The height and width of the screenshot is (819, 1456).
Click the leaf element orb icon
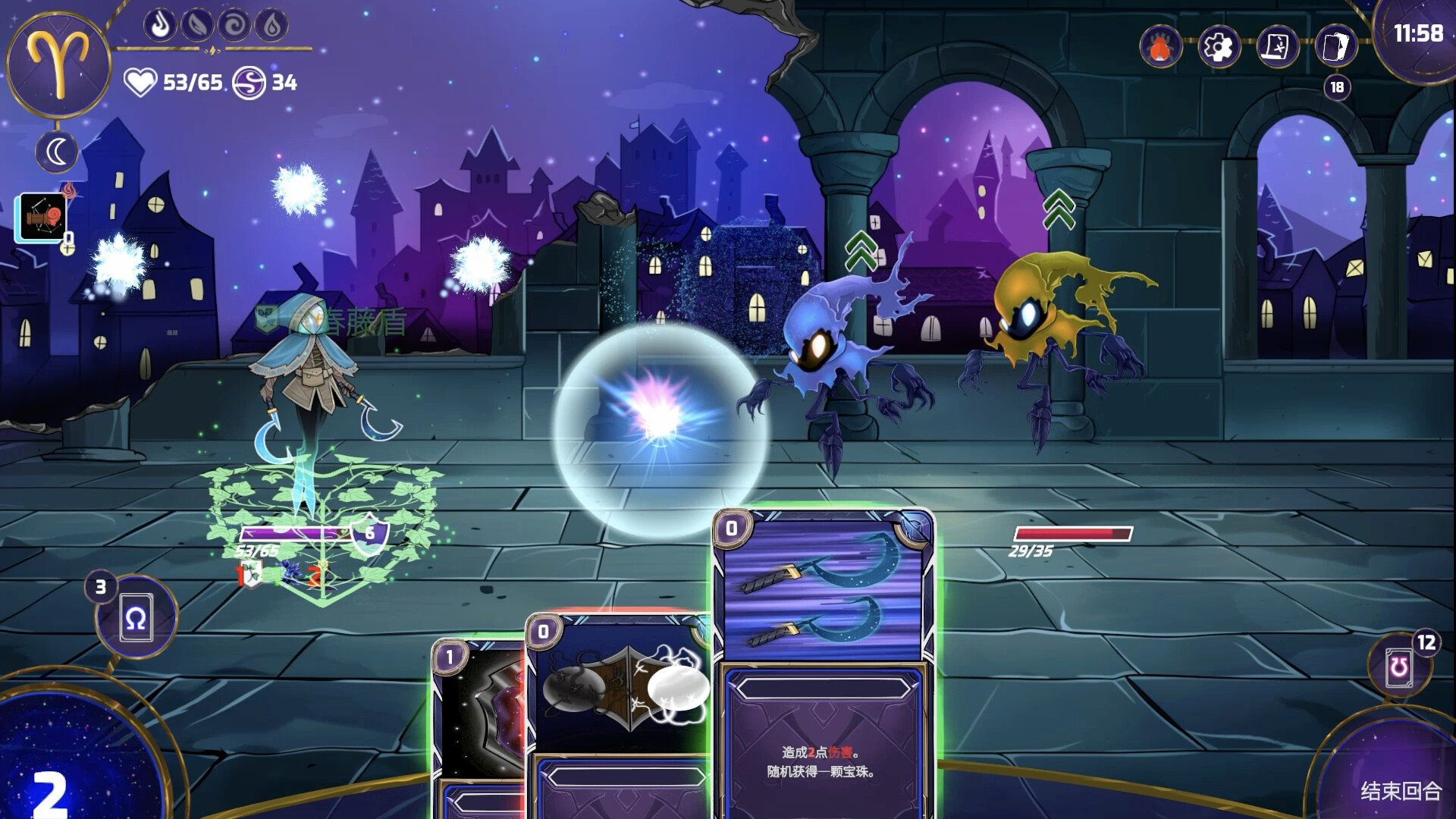[197, 26]
